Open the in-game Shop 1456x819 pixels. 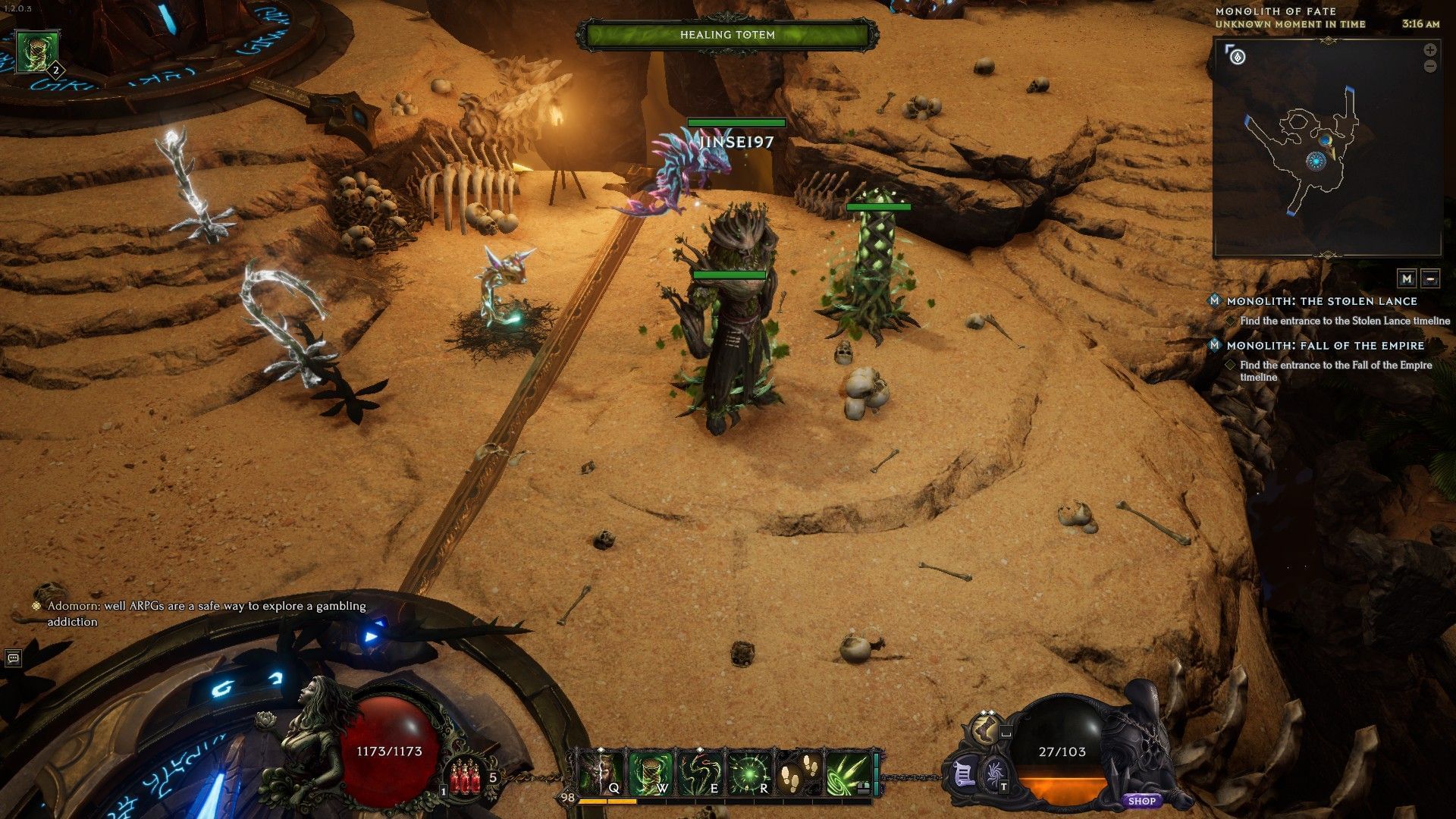pyautogui.click(x=1141, y=801)
